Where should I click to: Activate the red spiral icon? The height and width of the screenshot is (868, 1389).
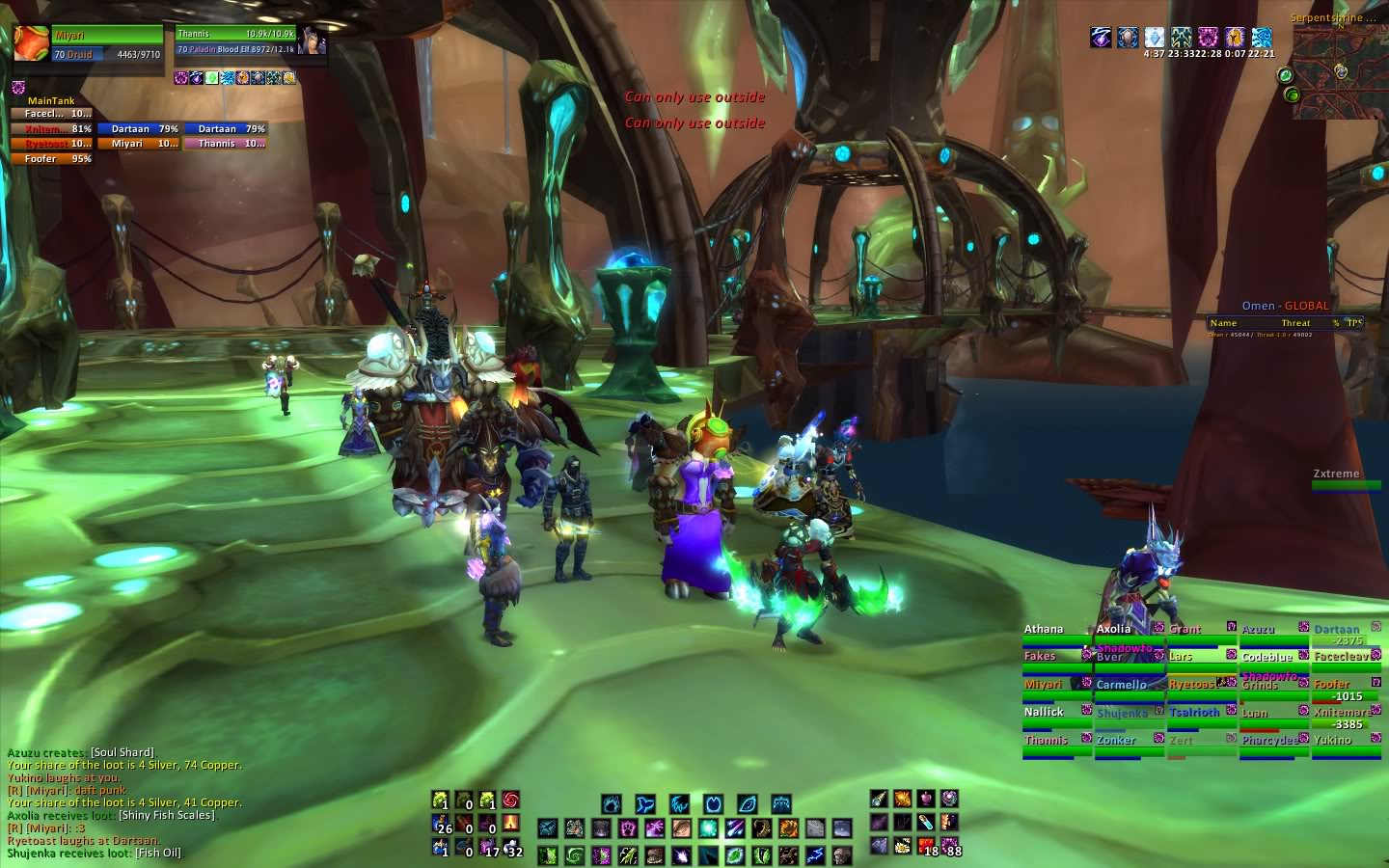pos(511,800)
